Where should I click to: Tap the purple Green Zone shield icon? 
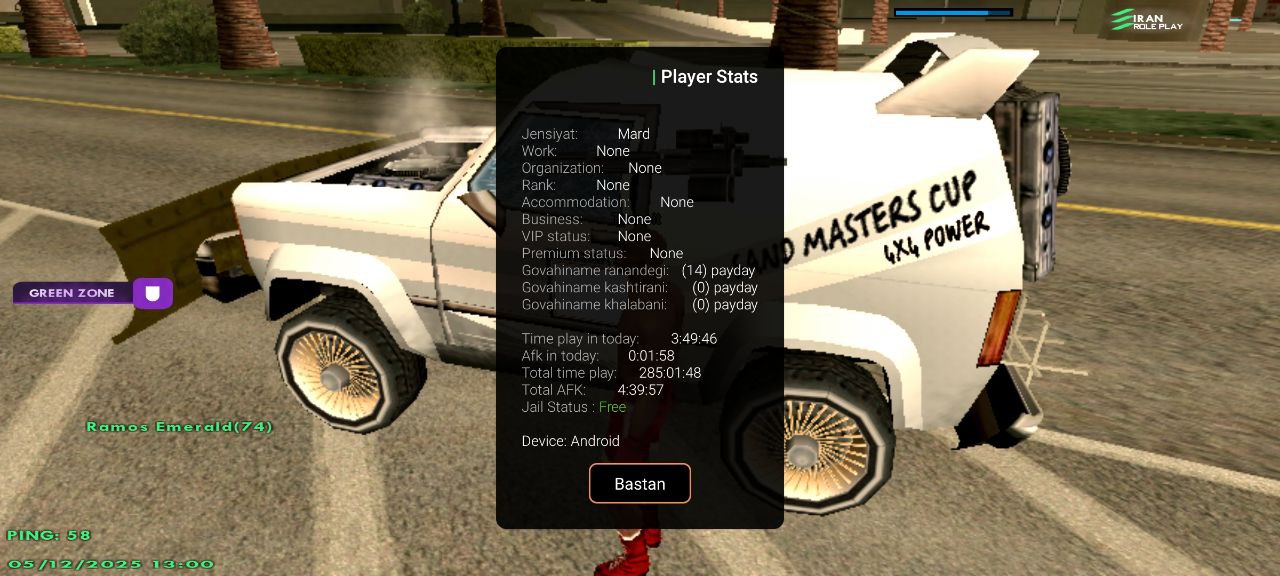click(153, 293)
